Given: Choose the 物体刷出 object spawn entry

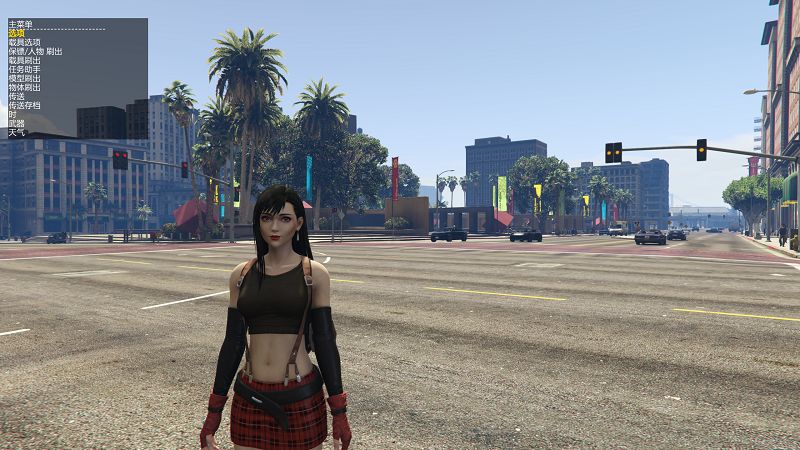Looking at the screenshot, I should click(x=24, y=87).
